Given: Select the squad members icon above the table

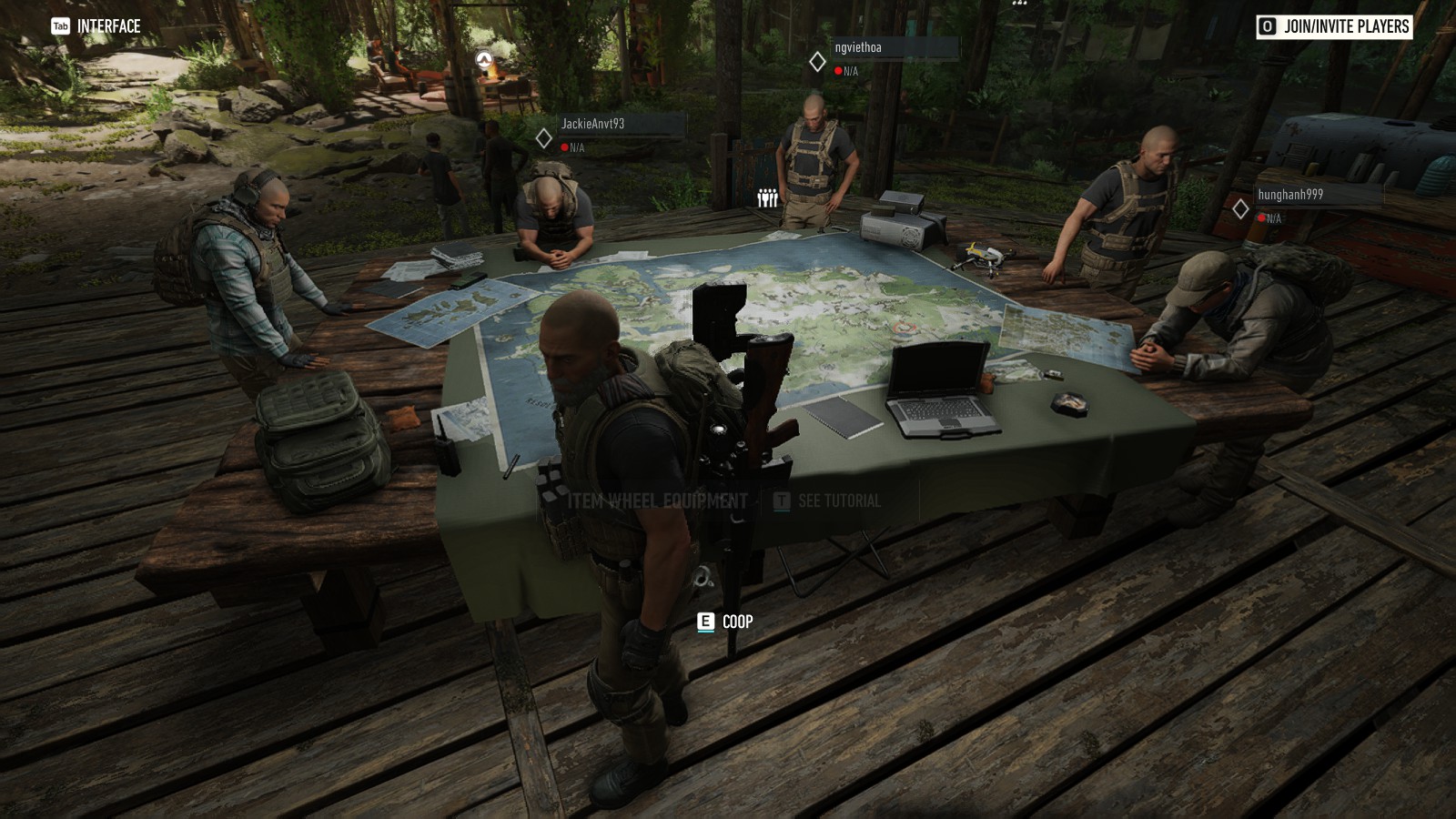Looking at the screenshot, I should tap(766, 197).
